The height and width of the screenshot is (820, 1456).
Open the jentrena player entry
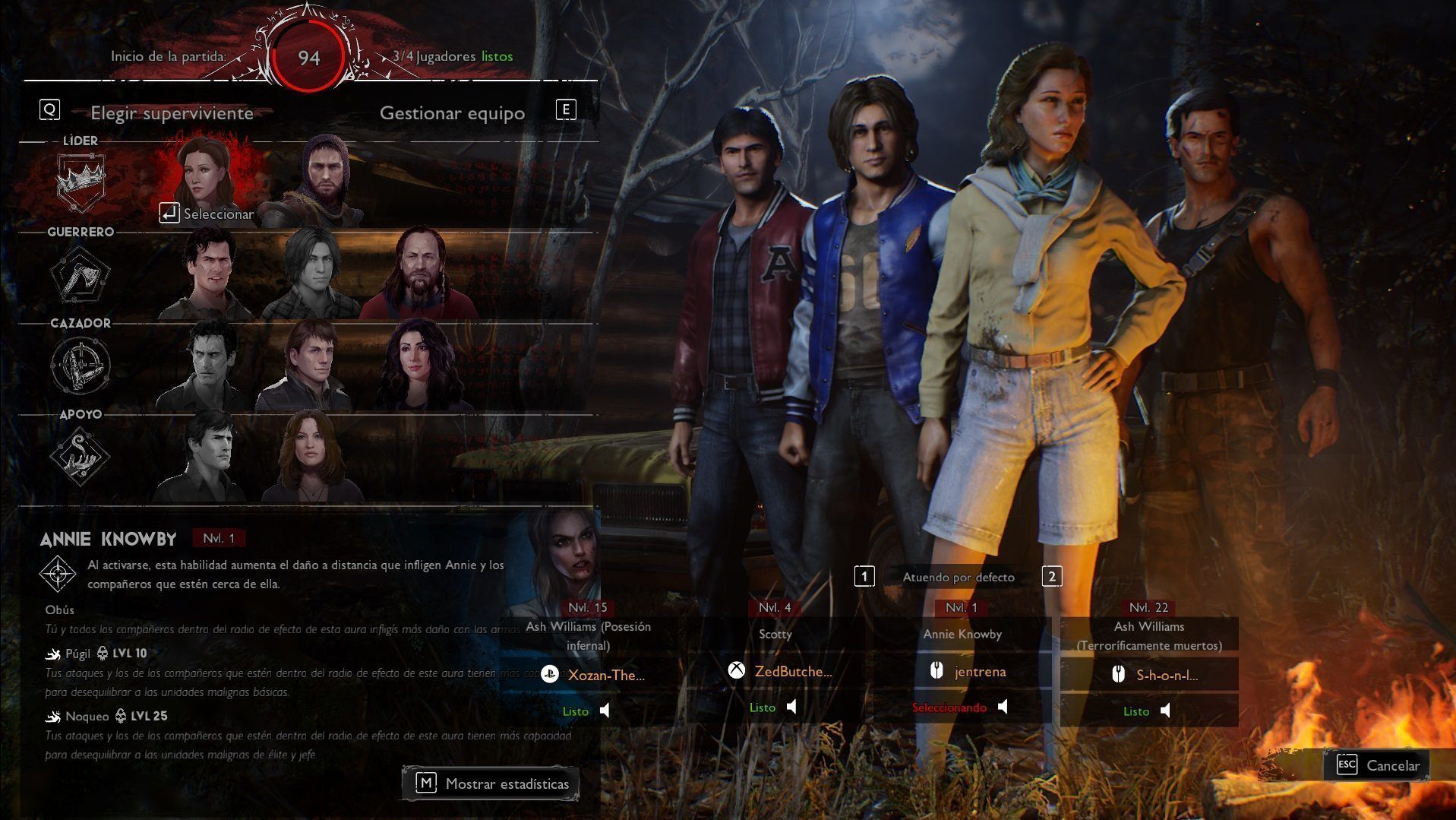(980, 671)
